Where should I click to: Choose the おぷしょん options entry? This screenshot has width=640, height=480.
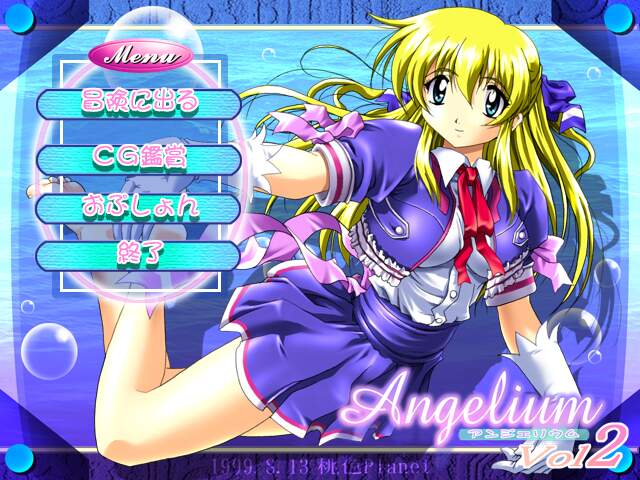138,207
